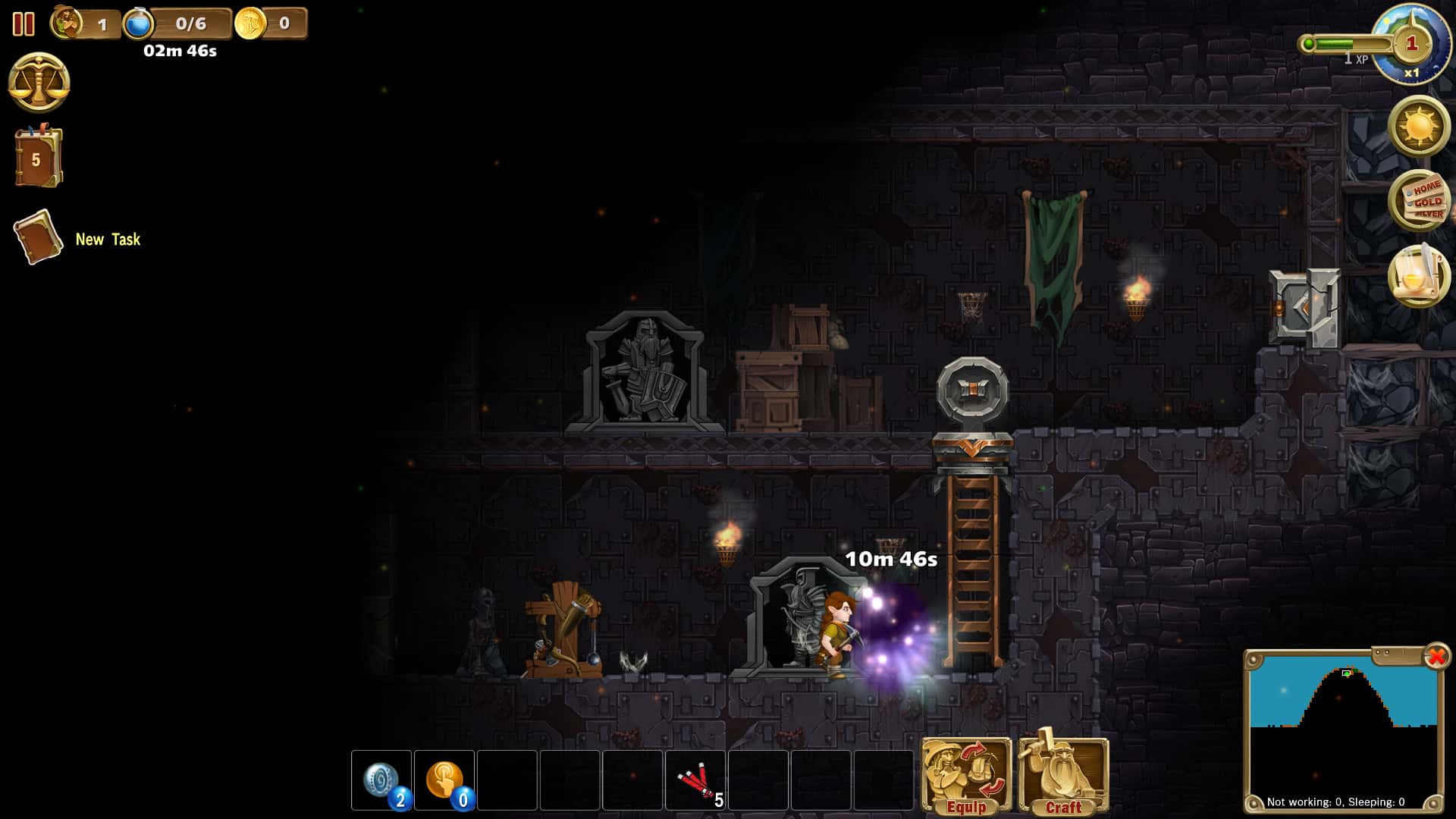Open the trade scales icon

37,81
